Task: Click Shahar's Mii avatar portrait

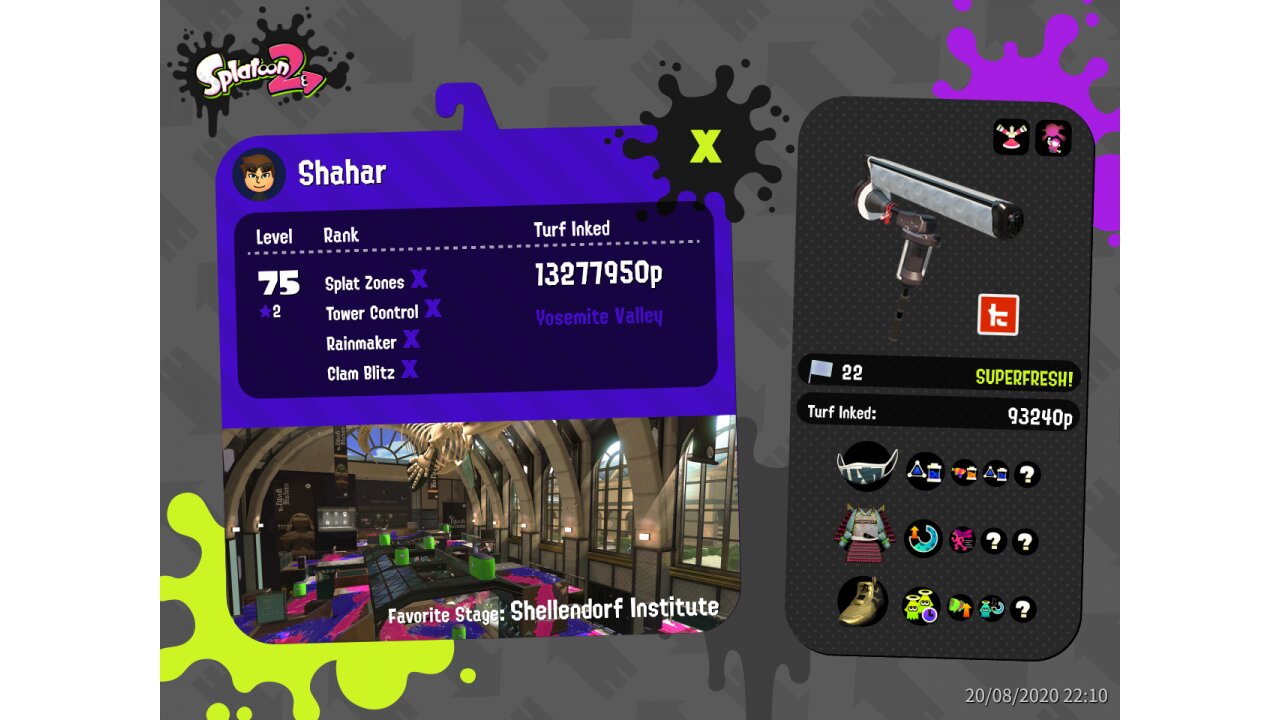Action: 258,175
